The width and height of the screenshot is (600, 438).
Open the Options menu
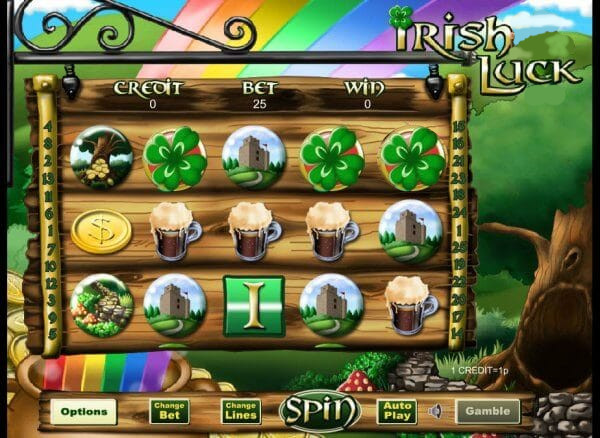point(83,411)
